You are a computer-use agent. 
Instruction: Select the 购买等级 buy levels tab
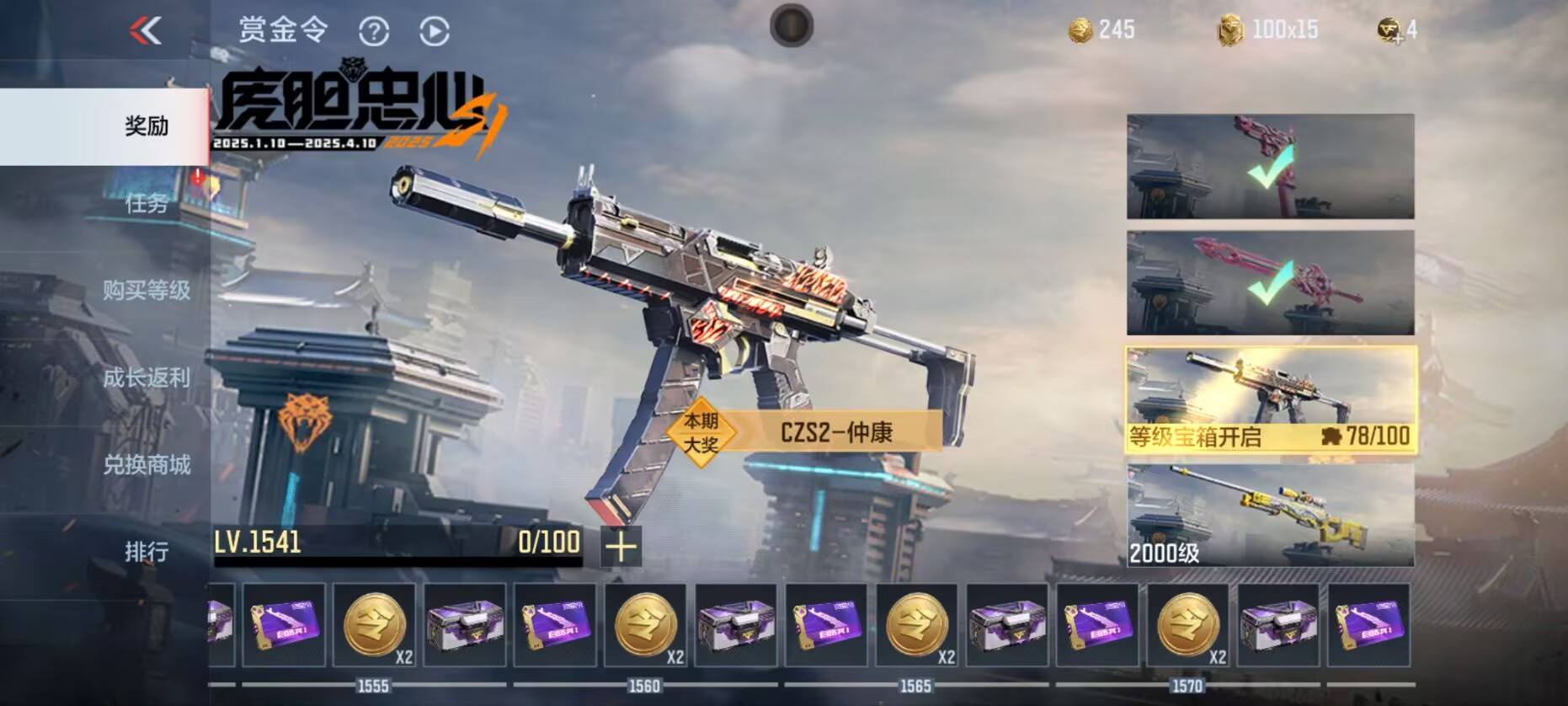point(146,291)
